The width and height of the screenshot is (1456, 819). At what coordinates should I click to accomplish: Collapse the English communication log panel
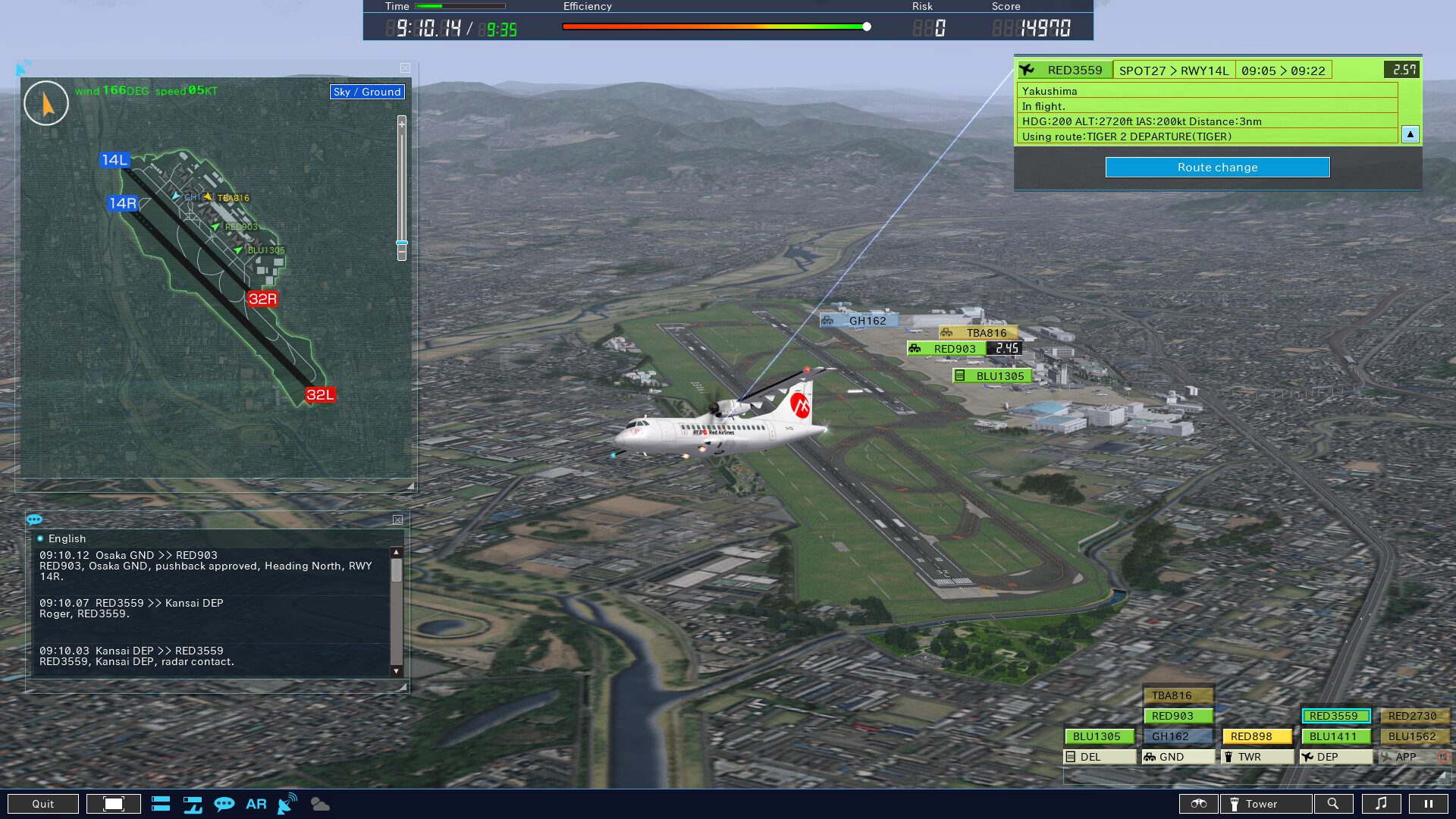tap(397, 519)
